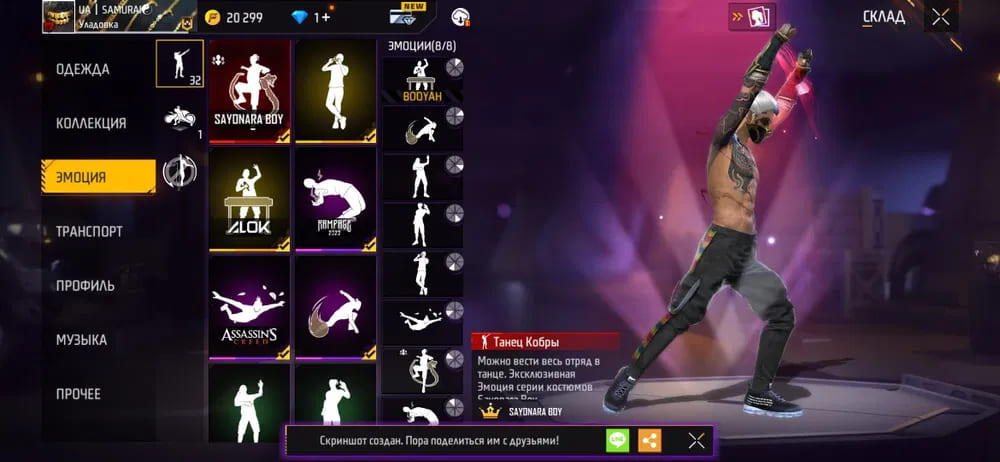Tap the orange share icon

(650, 440)
